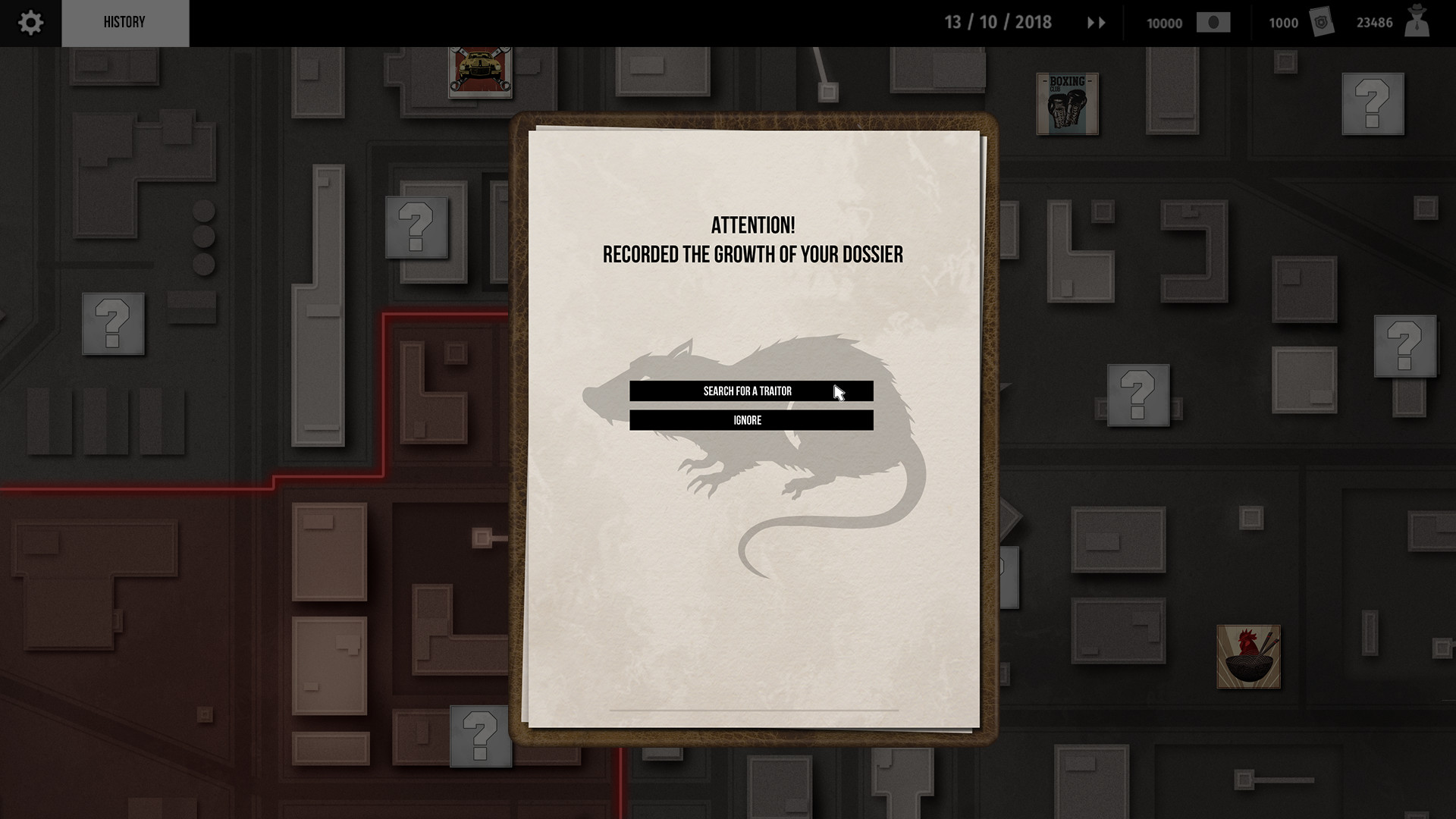
Task: Select the car with crossed guns building poster
Action: pos(480,72)
